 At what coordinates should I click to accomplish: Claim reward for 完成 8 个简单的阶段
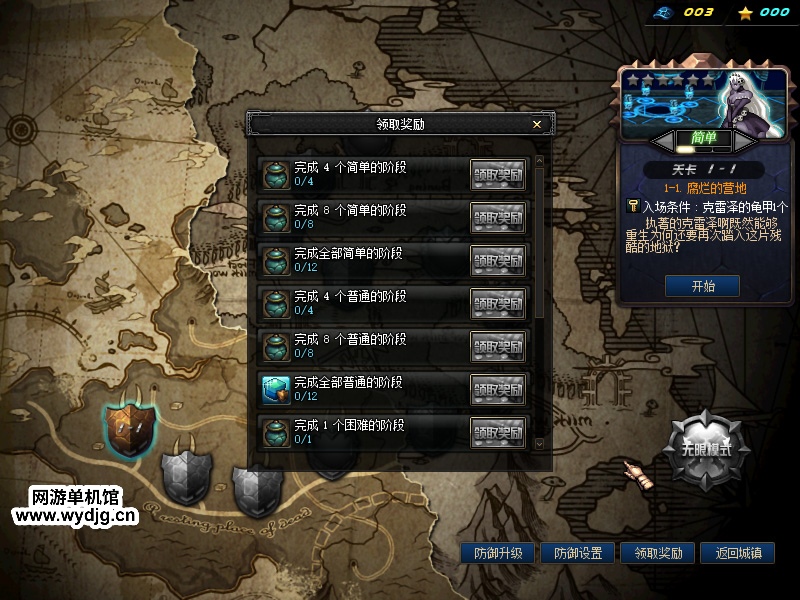pyautogui.click(x=498, y=217)
